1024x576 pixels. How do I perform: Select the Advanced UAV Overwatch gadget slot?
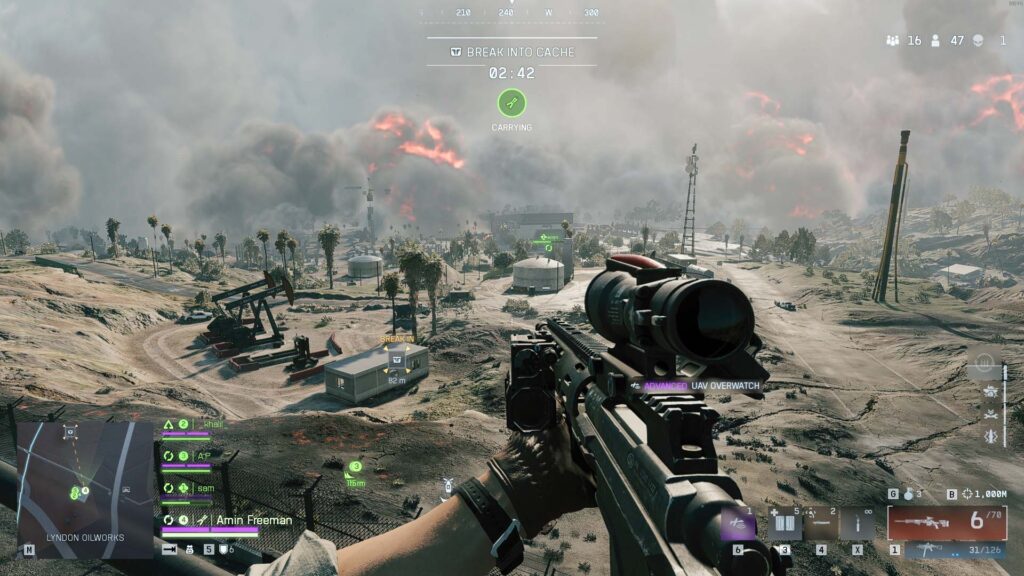[x=738, y=524]
